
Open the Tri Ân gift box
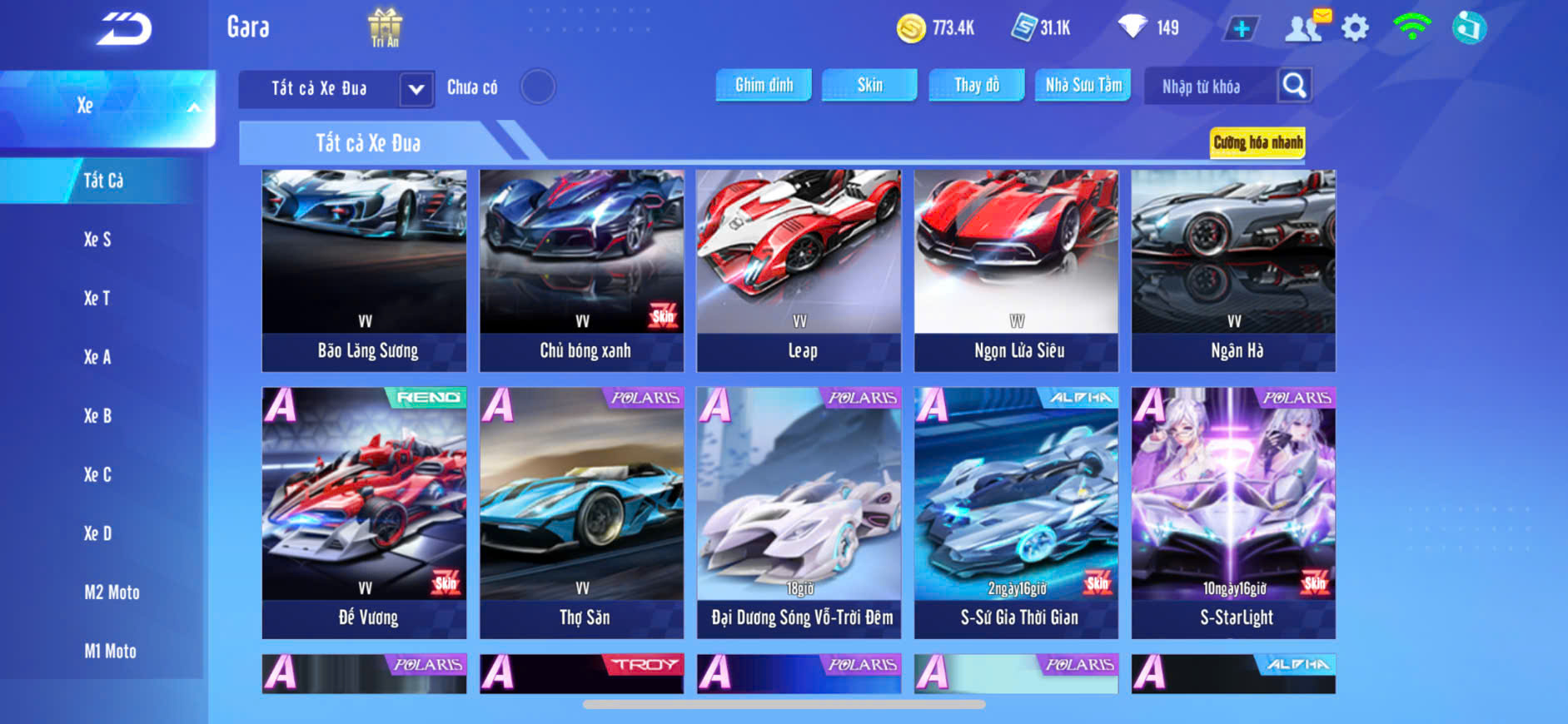point(385,27)
